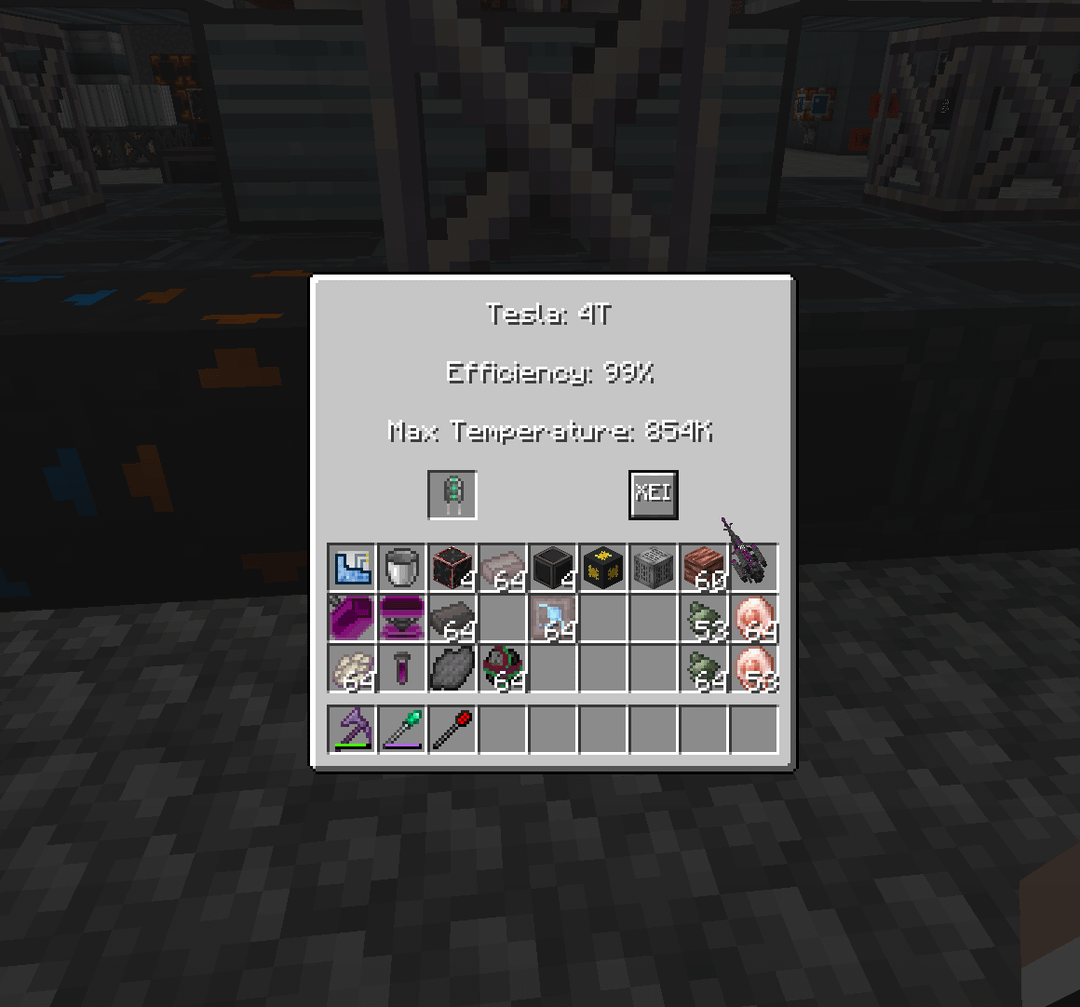1080x1007 pixels.
Task: Select the dark gray dust pile
Action: 452,668
